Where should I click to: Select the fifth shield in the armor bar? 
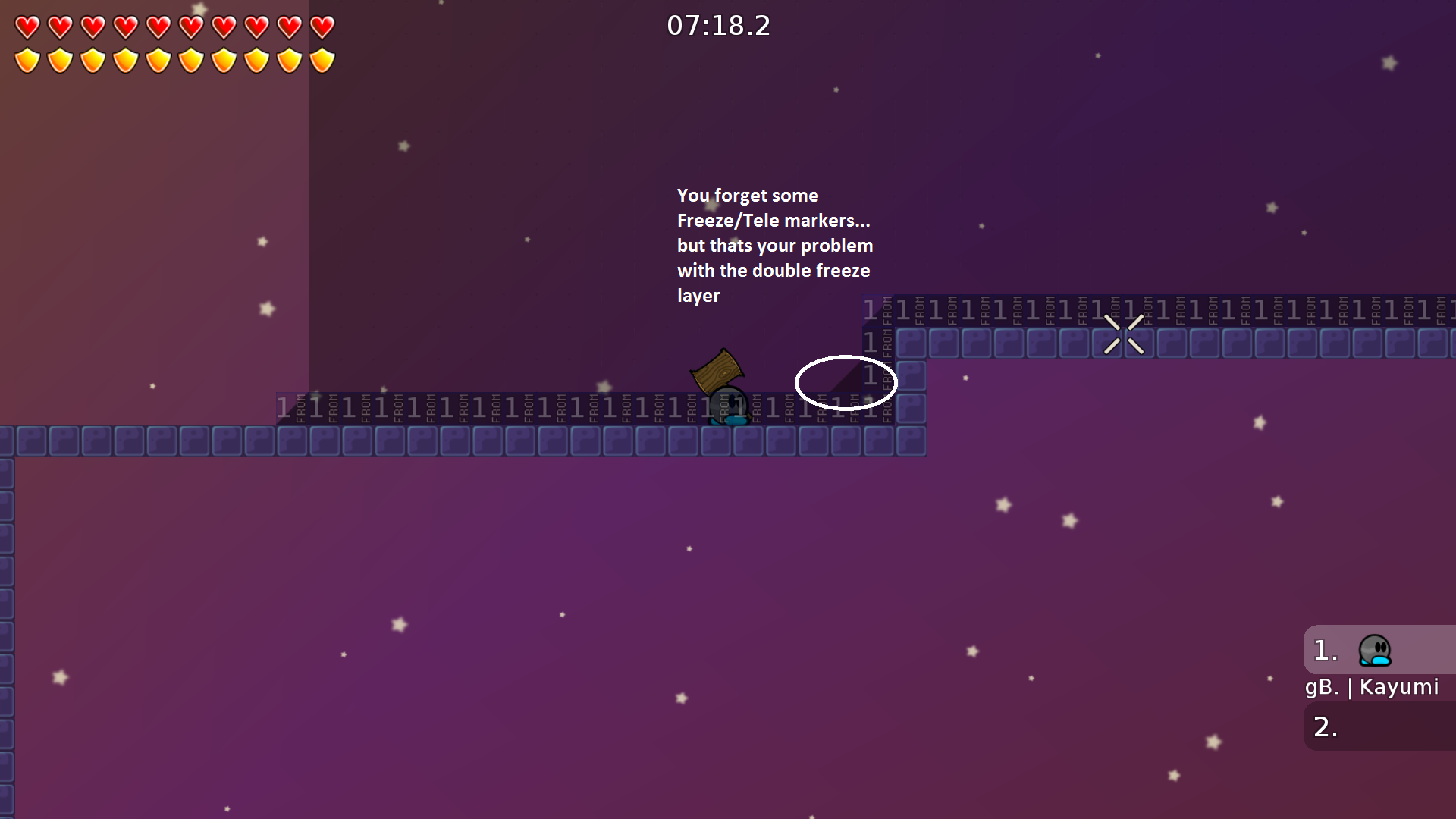tap(158, 58)
